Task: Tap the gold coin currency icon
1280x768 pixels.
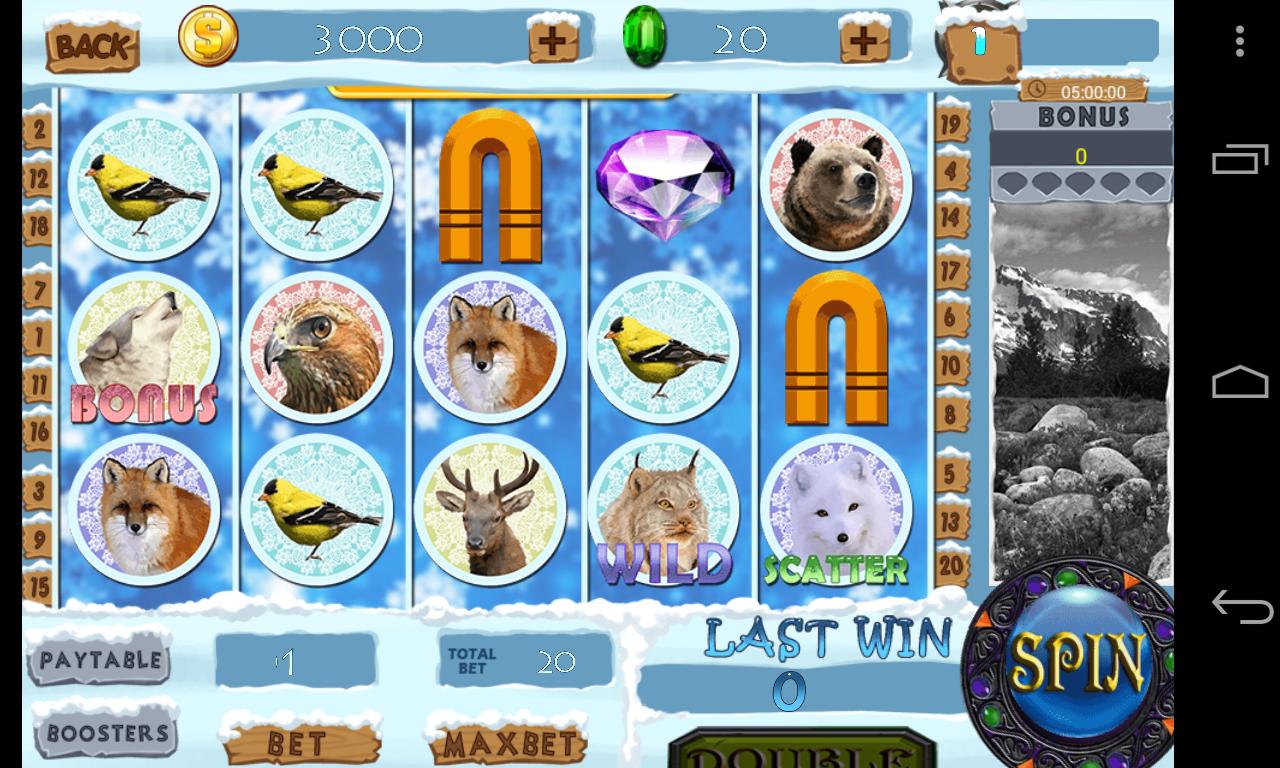Action: (x=207, y=37)
